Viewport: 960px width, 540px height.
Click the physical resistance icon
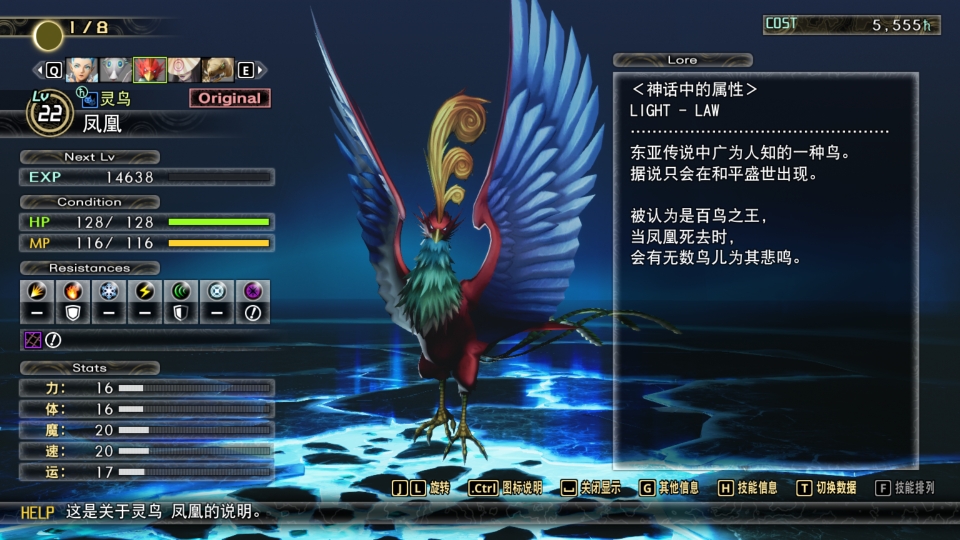pos(36,291)
